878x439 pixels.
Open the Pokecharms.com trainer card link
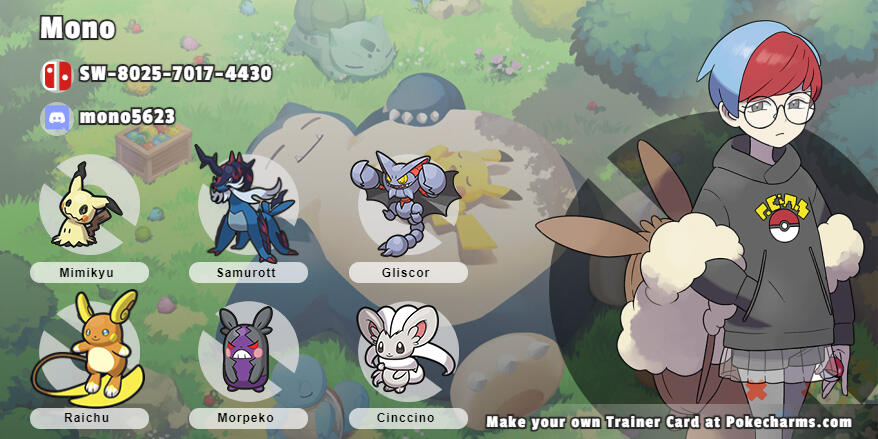(x=668, y=422)
